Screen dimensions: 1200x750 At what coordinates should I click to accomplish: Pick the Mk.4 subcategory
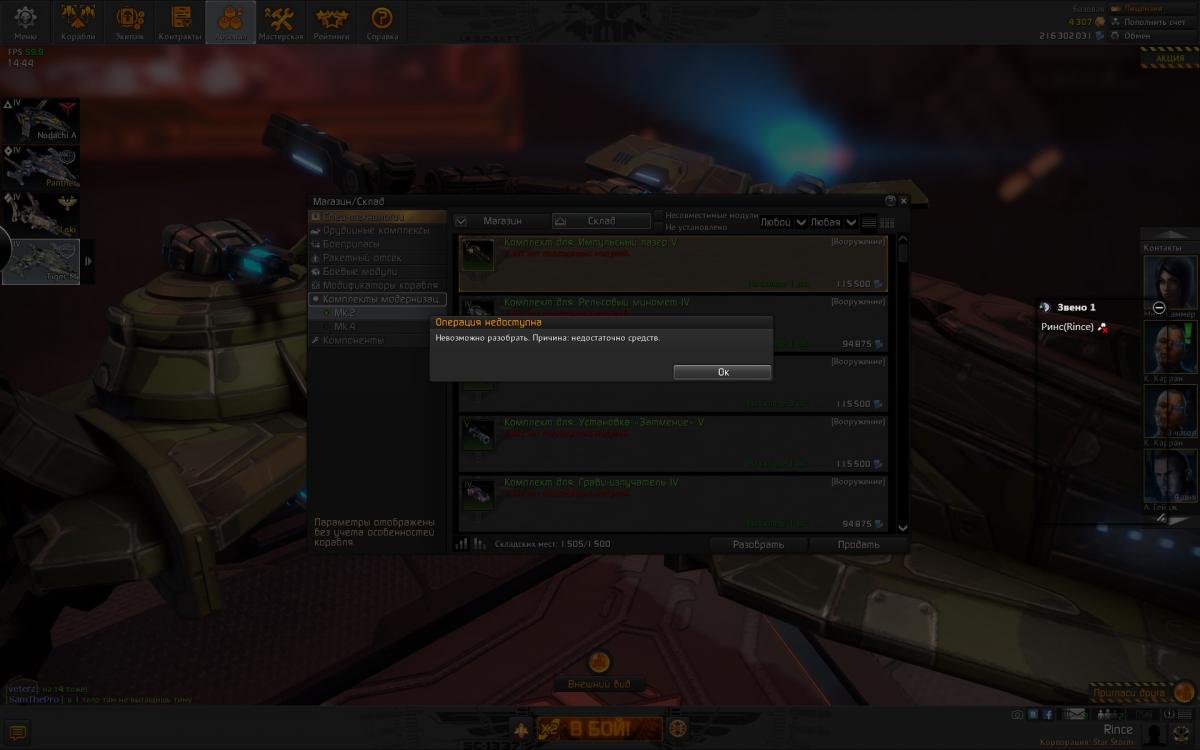click(345, 326)
